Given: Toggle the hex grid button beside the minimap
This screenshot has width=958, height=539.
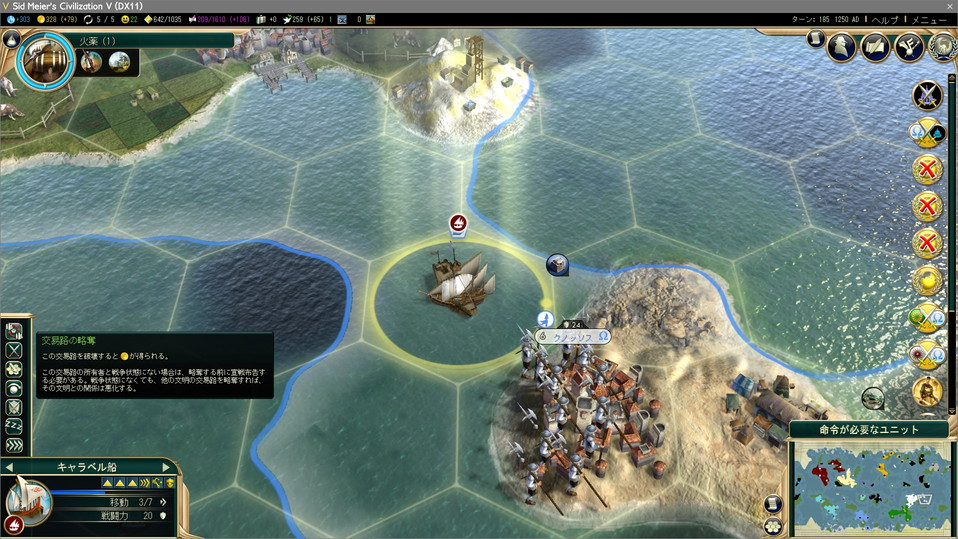Looking at the screenshot, I should click(x=773, y=525).
